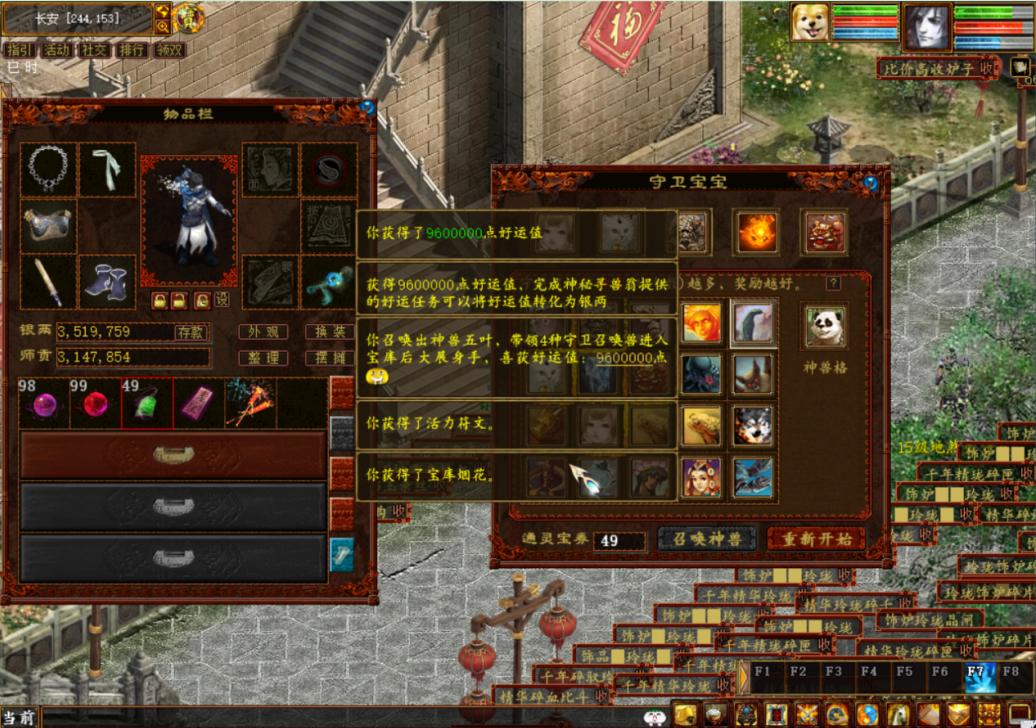Close the 物品栏 inventory window
Image resolution: width=1036 pixels, height=728 pixels.
click(x=367, y=107)
